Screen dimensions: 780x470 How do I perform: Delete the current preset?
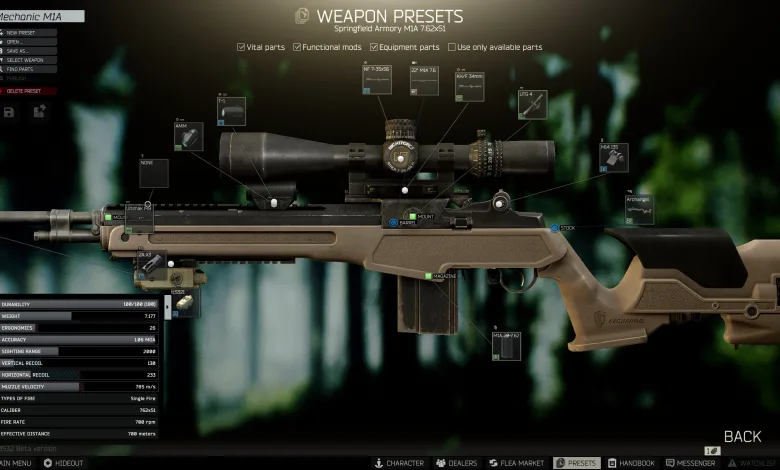point(26,90)
